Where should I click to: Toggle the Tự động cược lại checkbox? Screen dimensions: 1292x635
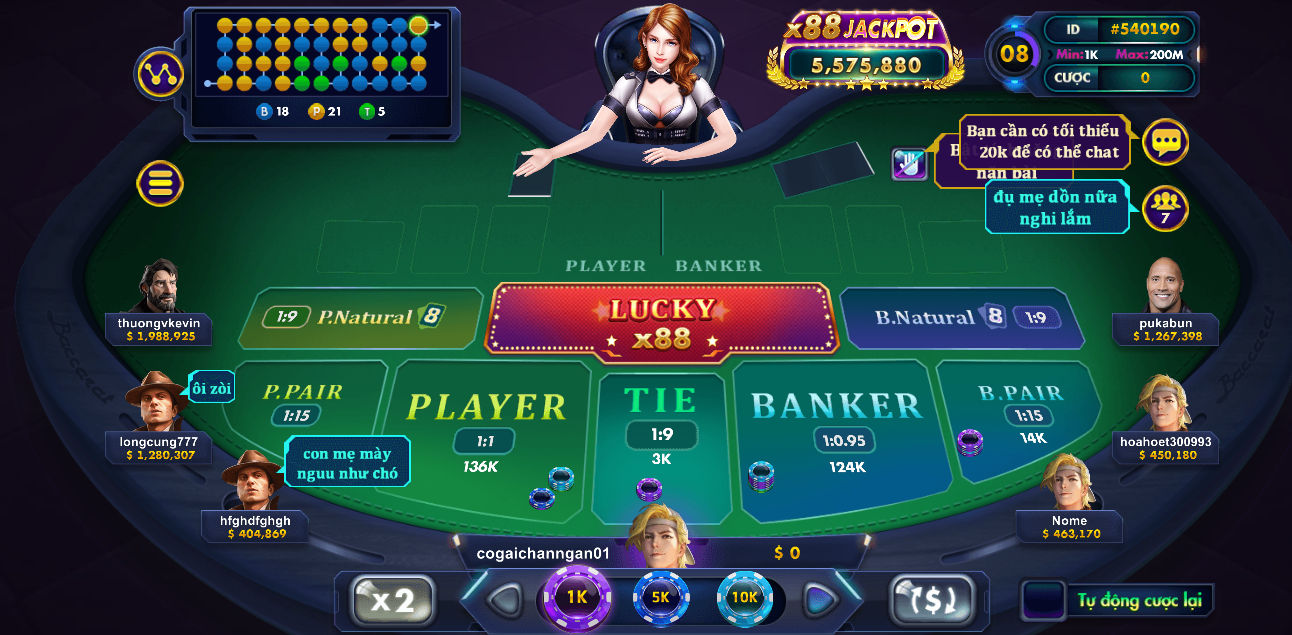click(x=1043, y=600)
